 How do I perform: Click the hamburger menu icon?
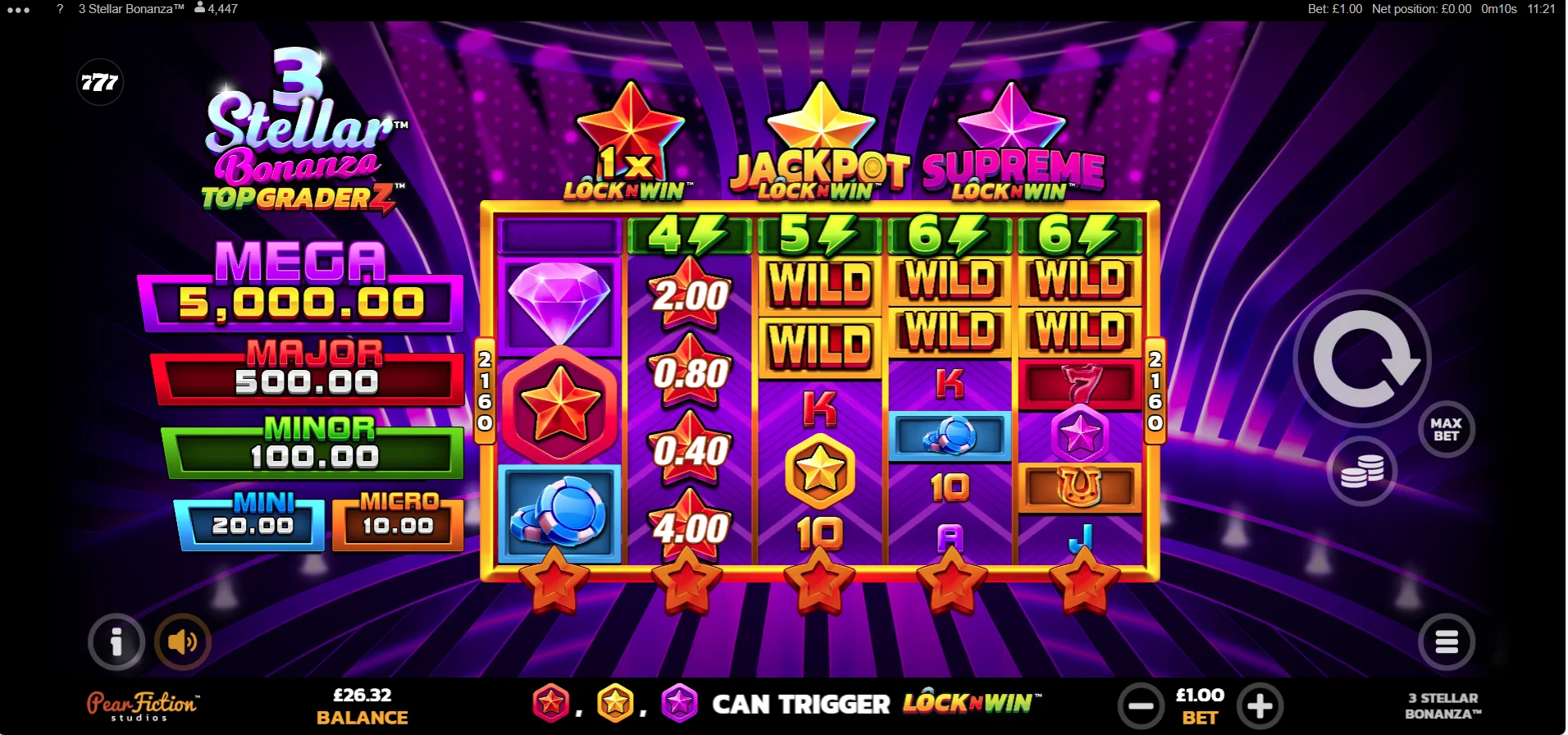coord(1447,642)
